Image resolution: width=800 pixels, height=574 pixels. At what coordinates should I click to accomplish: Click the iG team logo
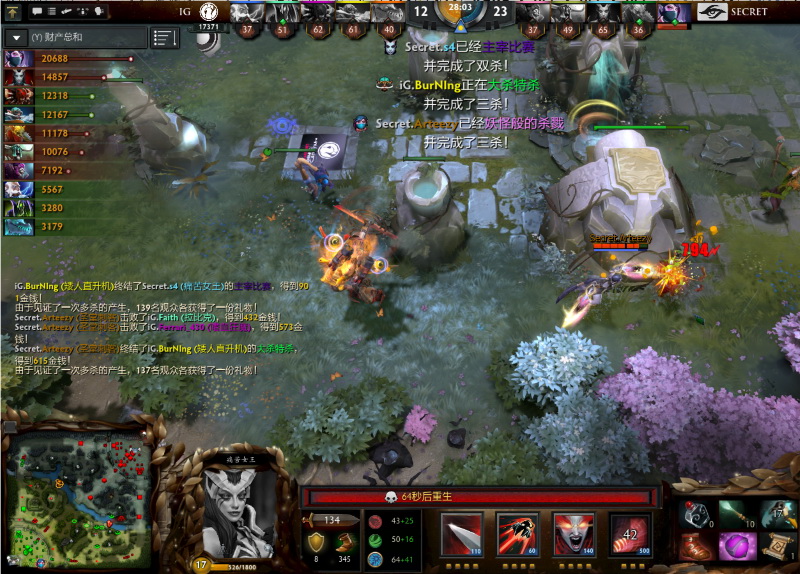[211, 12]
